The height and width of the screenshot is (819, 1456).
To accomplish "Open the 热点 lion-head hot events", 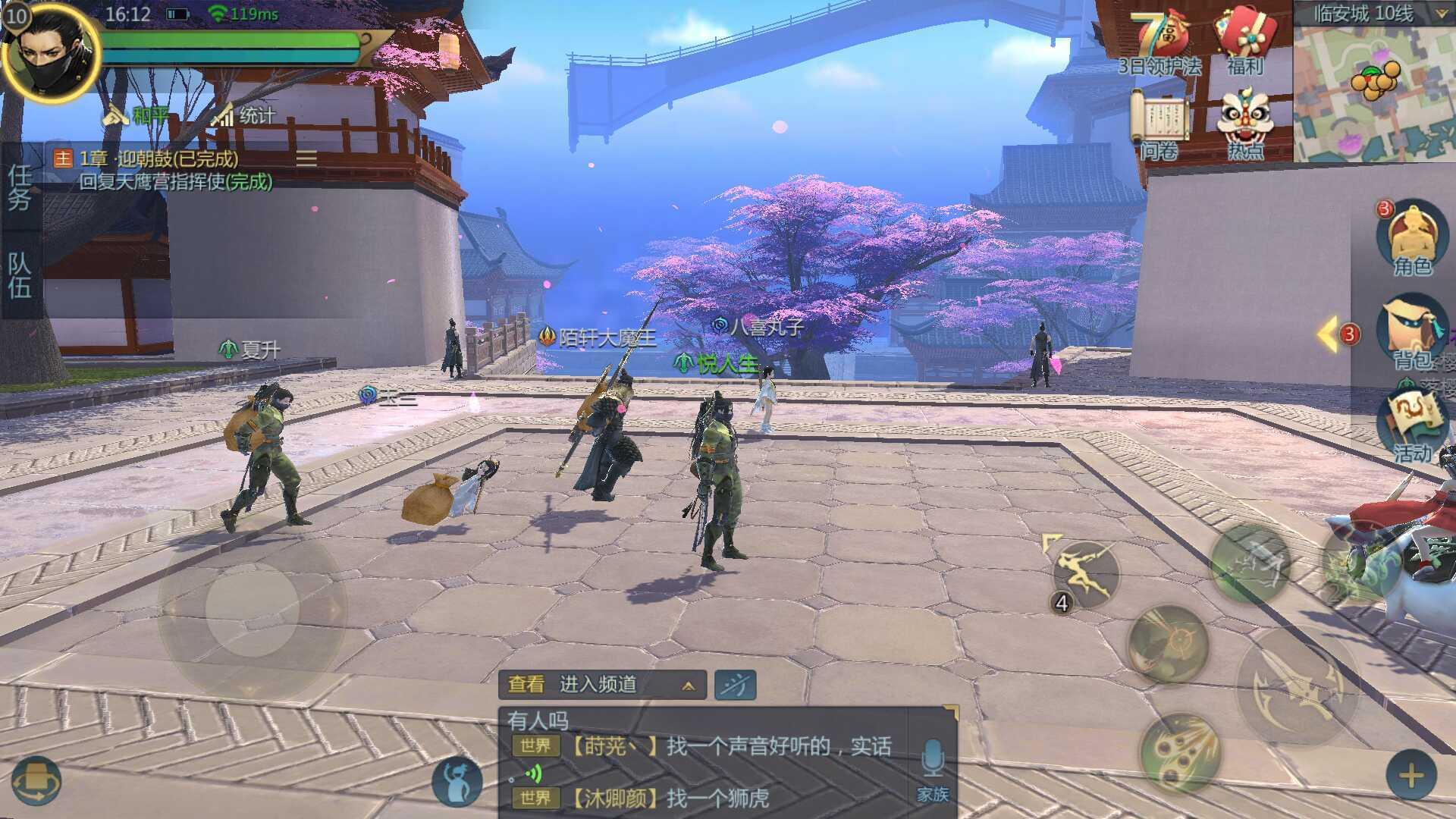I will pos(1244,124).
